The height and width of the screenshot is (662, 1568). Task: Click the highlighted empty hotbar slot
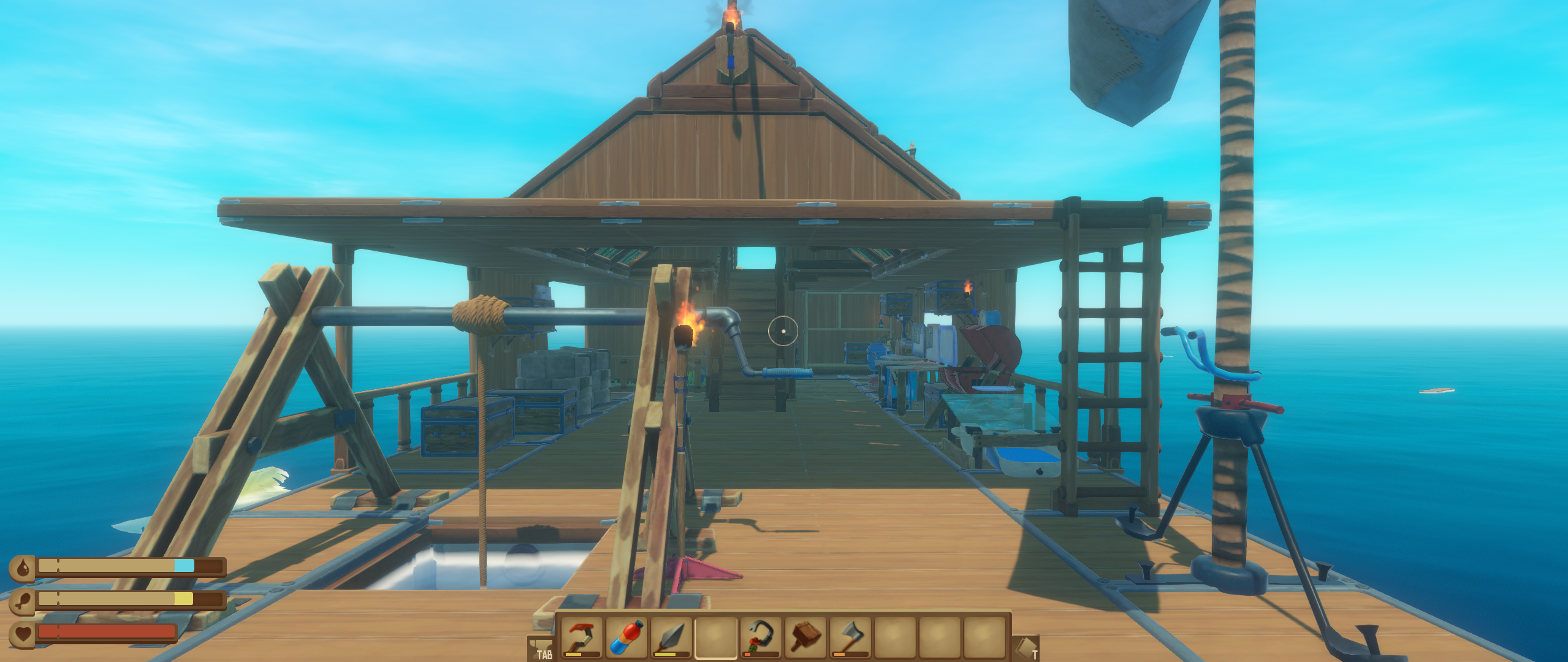(716, 637)
